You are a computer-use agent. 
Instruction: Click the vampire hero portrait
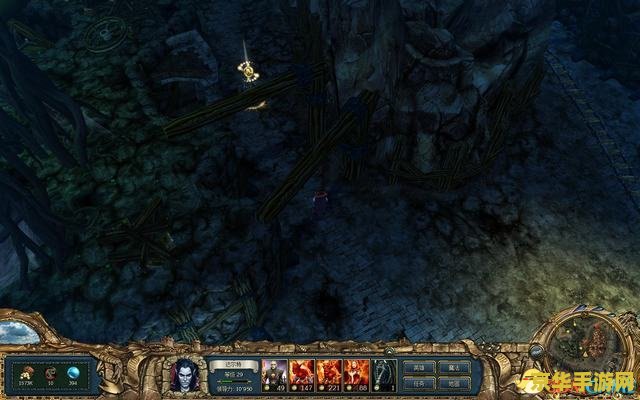(186, 374)
